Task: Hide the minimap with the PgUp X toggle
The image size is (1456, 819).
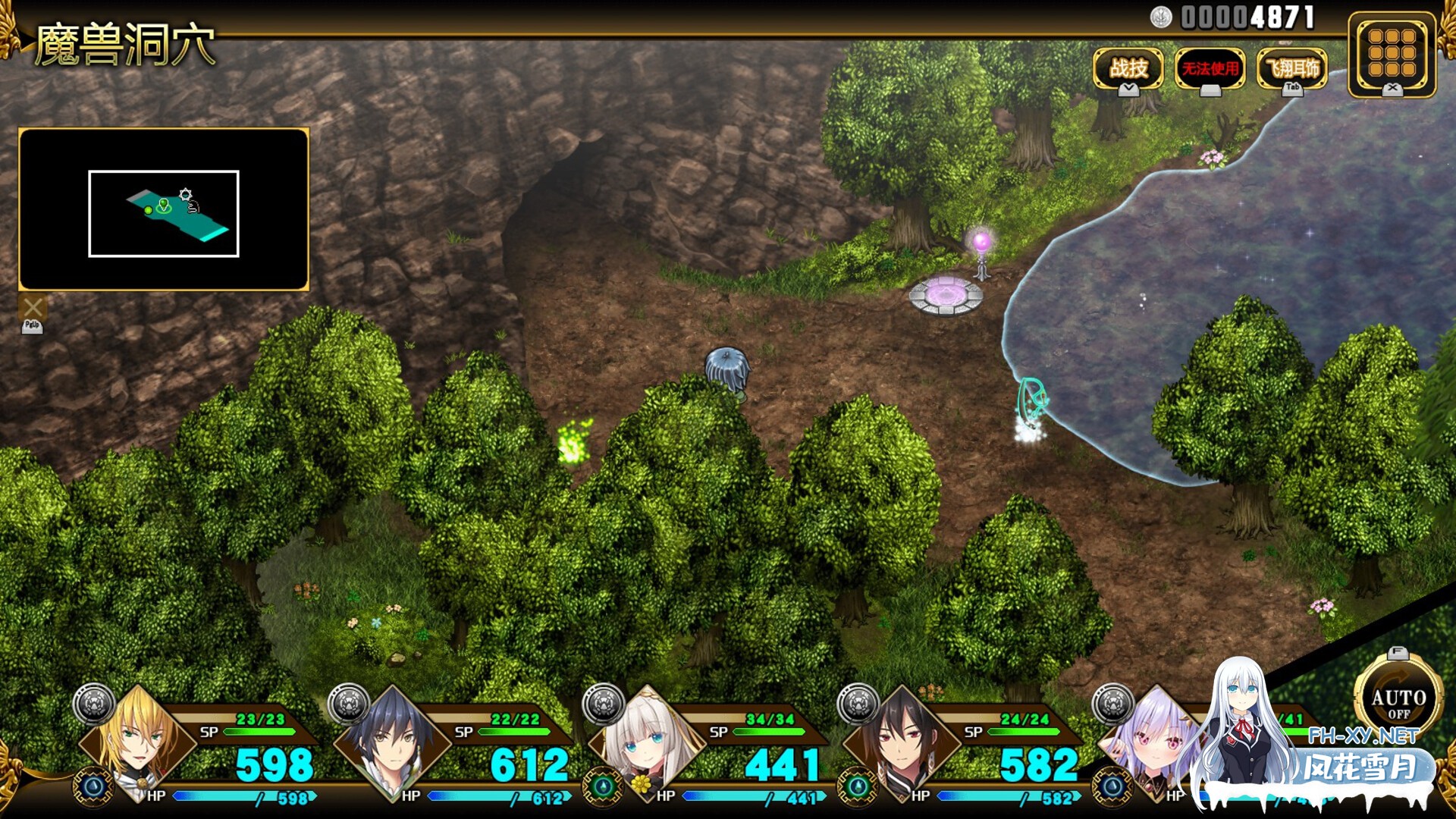Action: pos(32,308)
